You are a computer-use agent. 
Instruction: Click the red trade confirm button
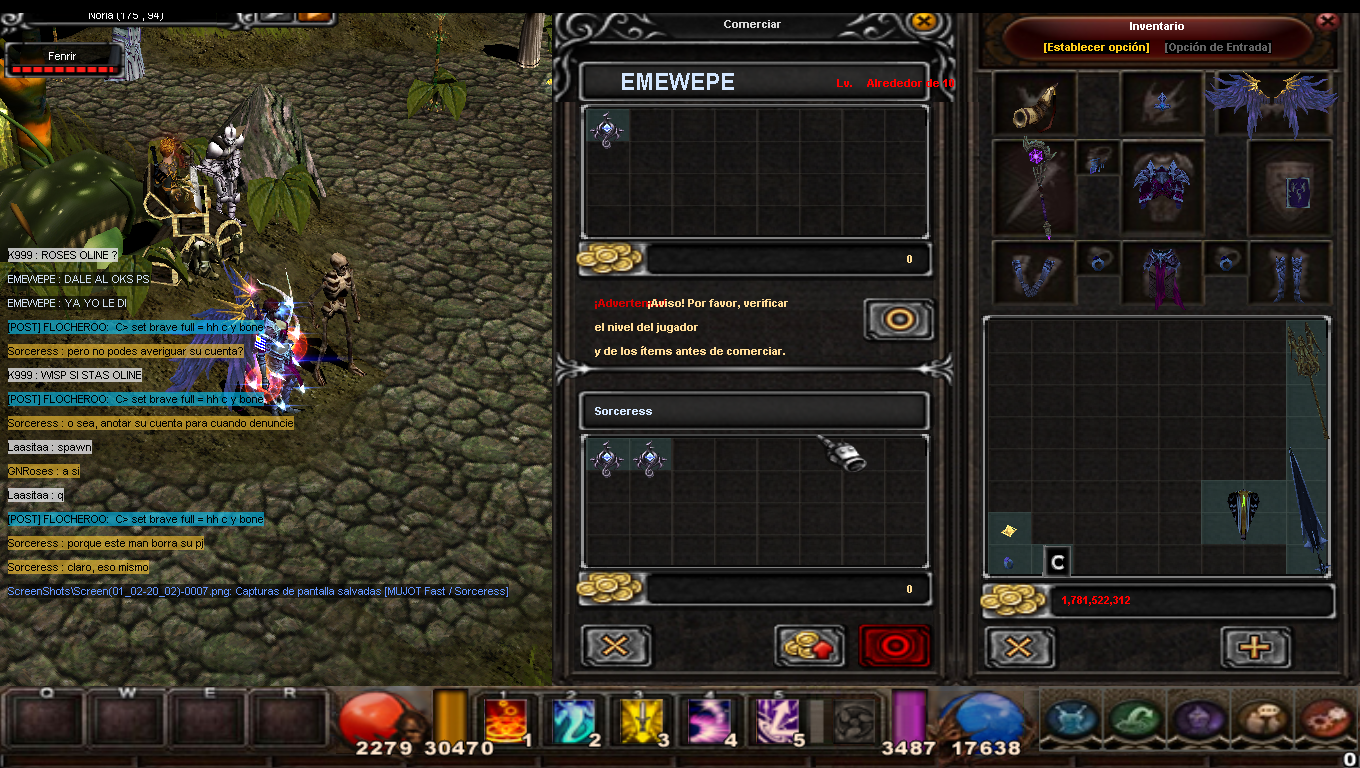coord(894,646)
